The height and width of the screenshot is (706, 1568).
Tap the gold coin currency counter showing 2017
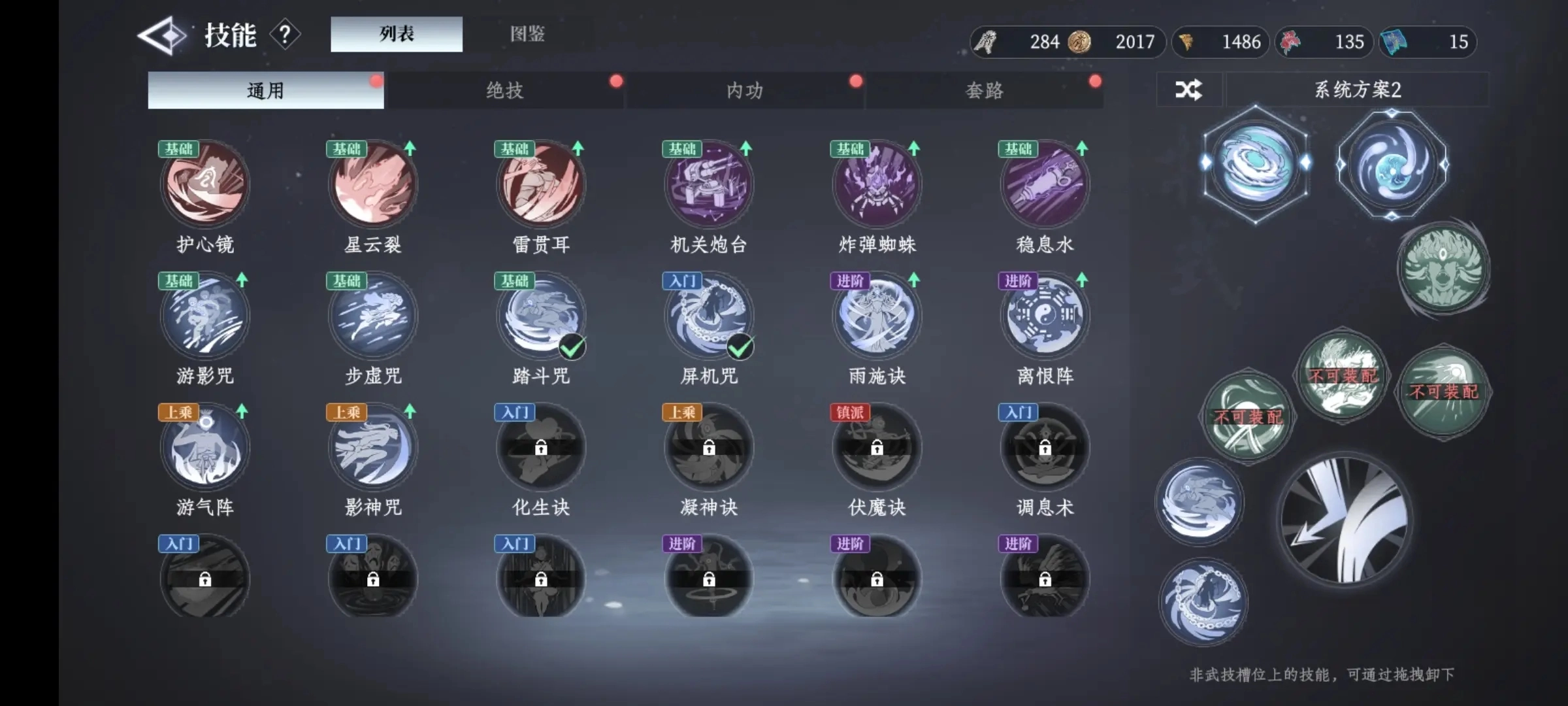pos(1111,42)
